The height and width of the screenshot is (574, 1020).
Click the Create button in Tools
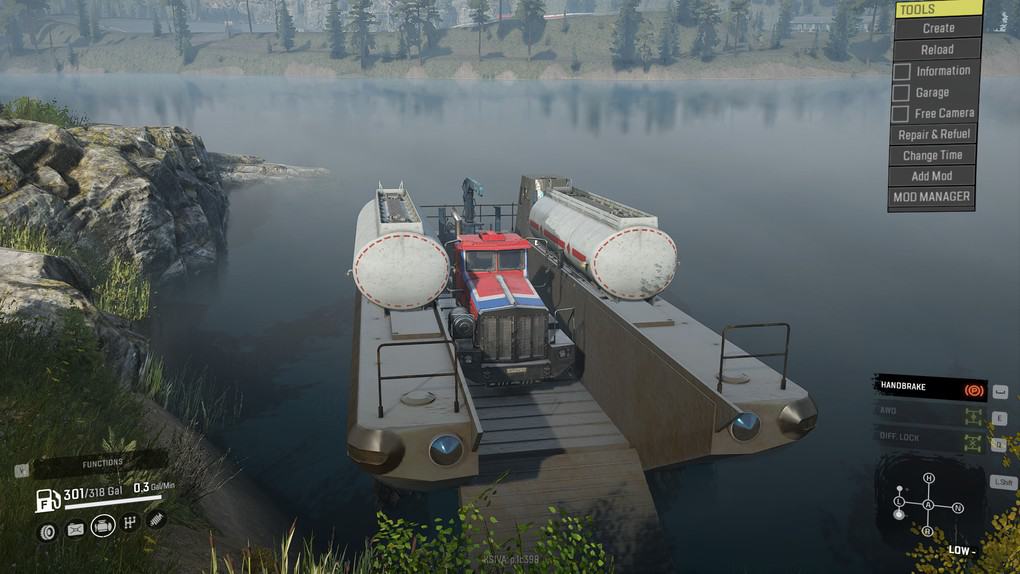tap(938, 28)
